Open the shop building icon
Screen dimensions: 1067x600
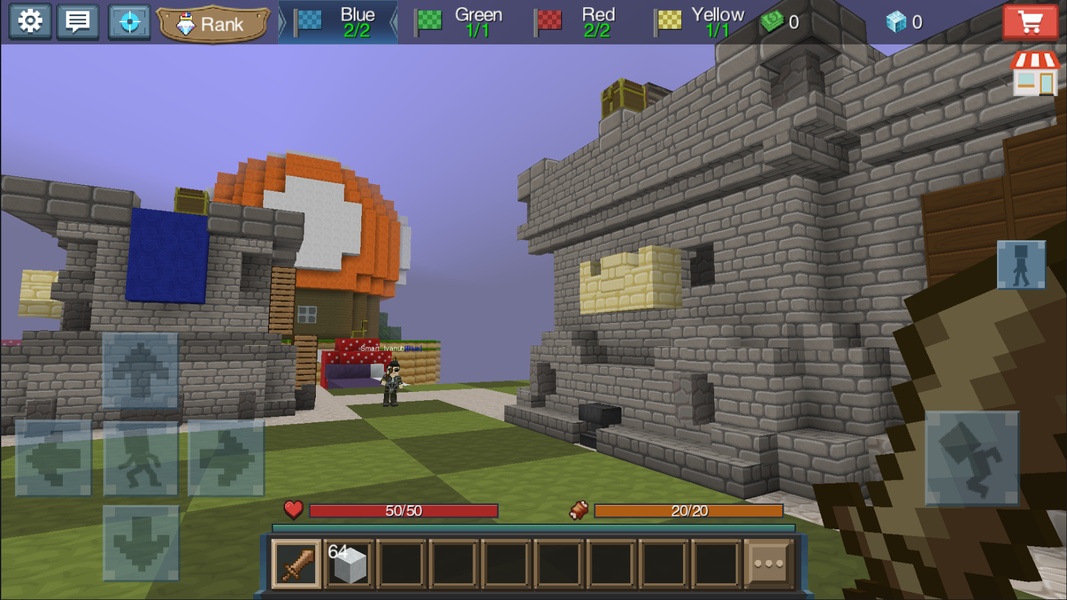coord(1035,73)
